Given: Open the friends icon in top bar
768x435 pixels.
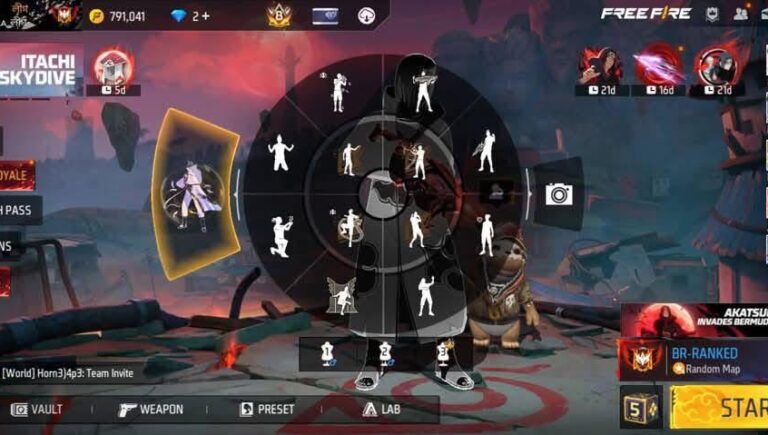Looking at the screenshot, I should click(740, 14).
